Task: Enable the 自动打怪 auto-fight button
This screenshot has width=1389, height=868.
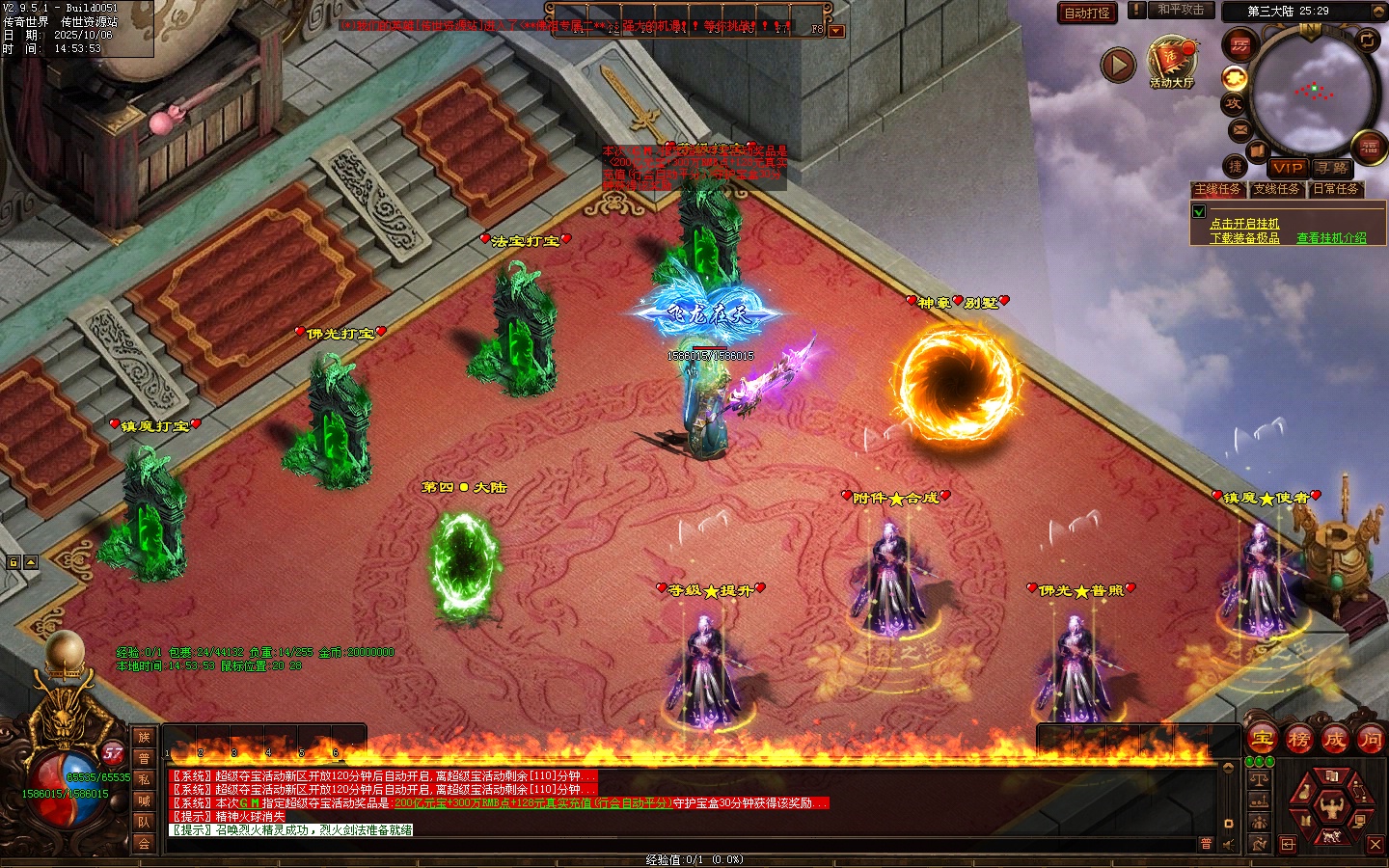Action: click(1087, 13)
